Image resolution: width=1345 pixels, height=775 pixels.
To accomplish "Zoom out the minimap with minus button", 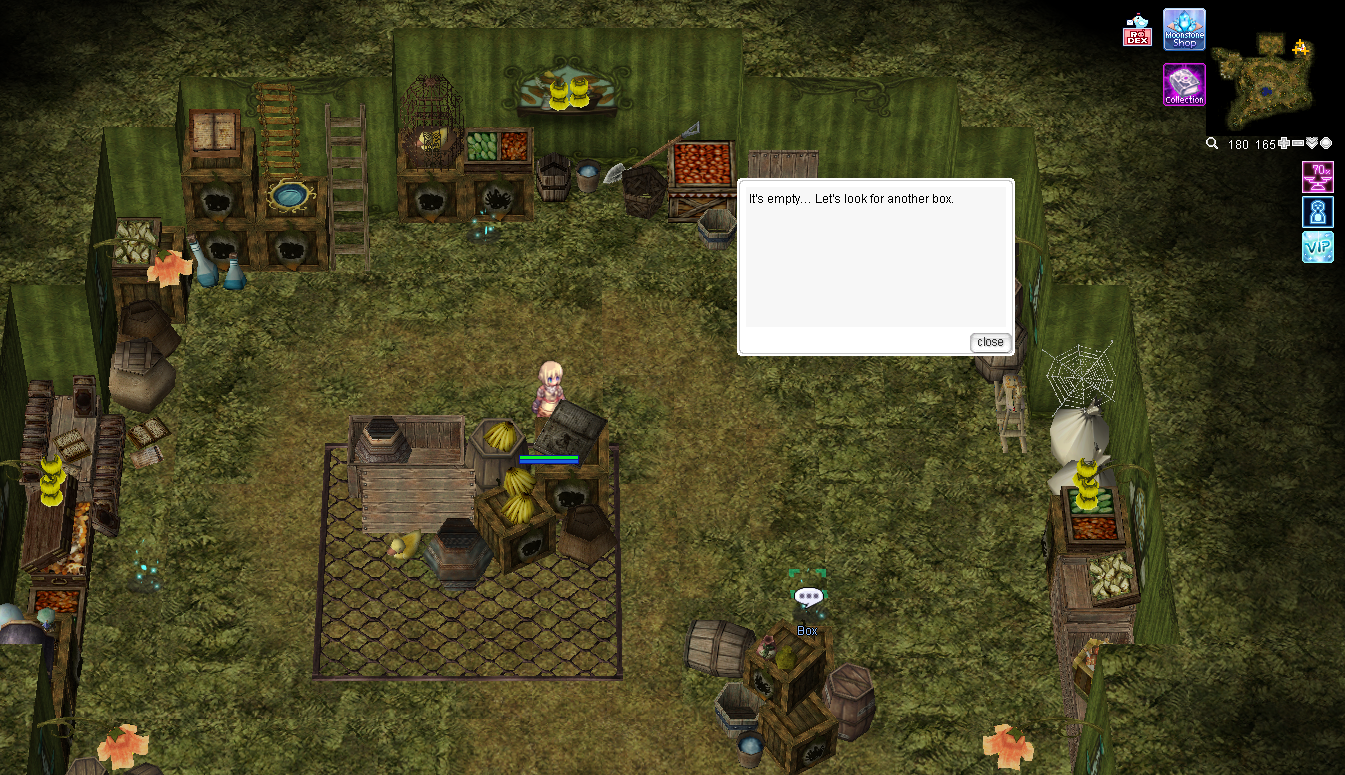I will (x=1298, y=144).
